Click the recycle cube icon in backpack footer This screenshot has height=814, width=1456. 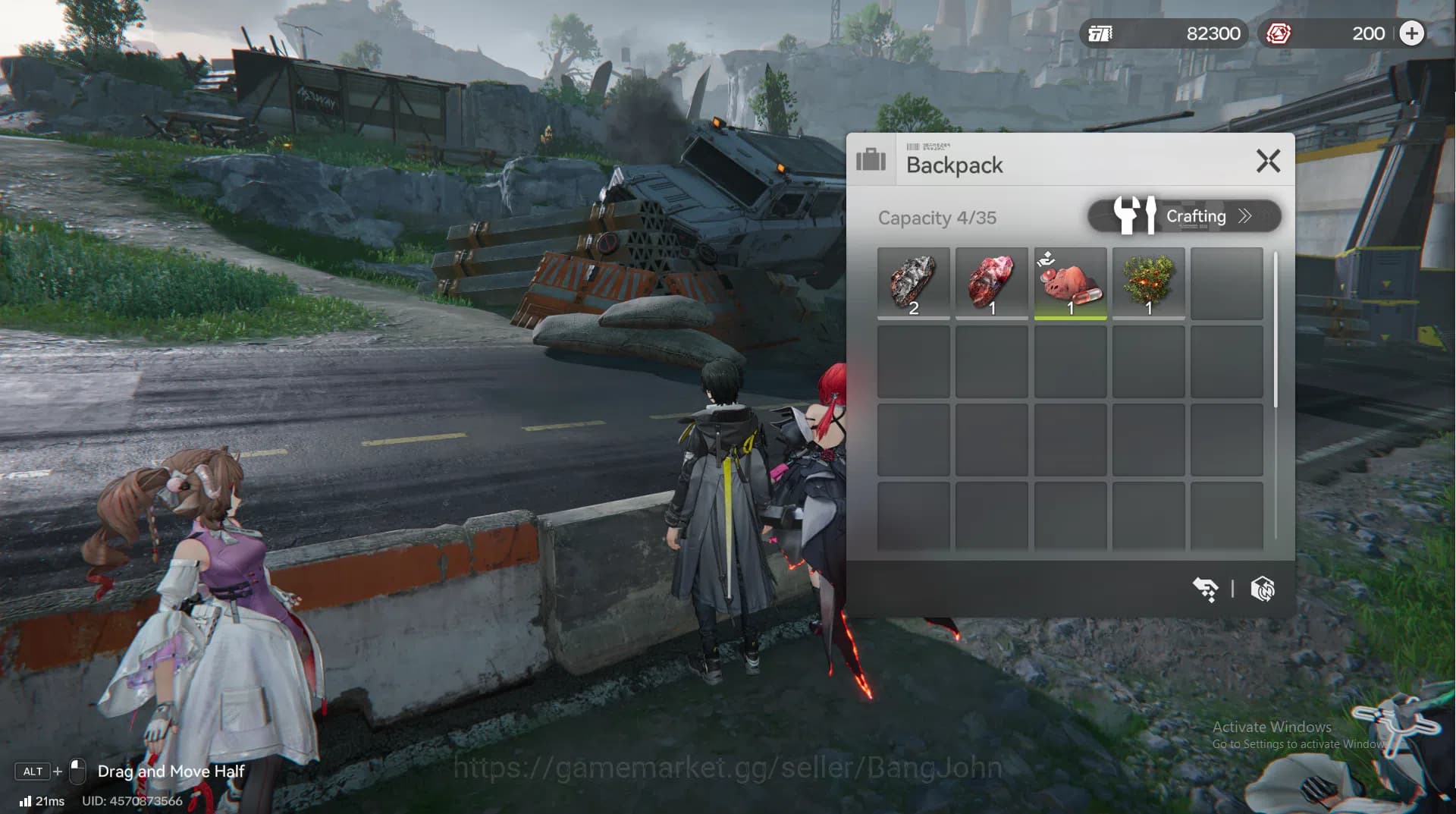[1263, 589]
